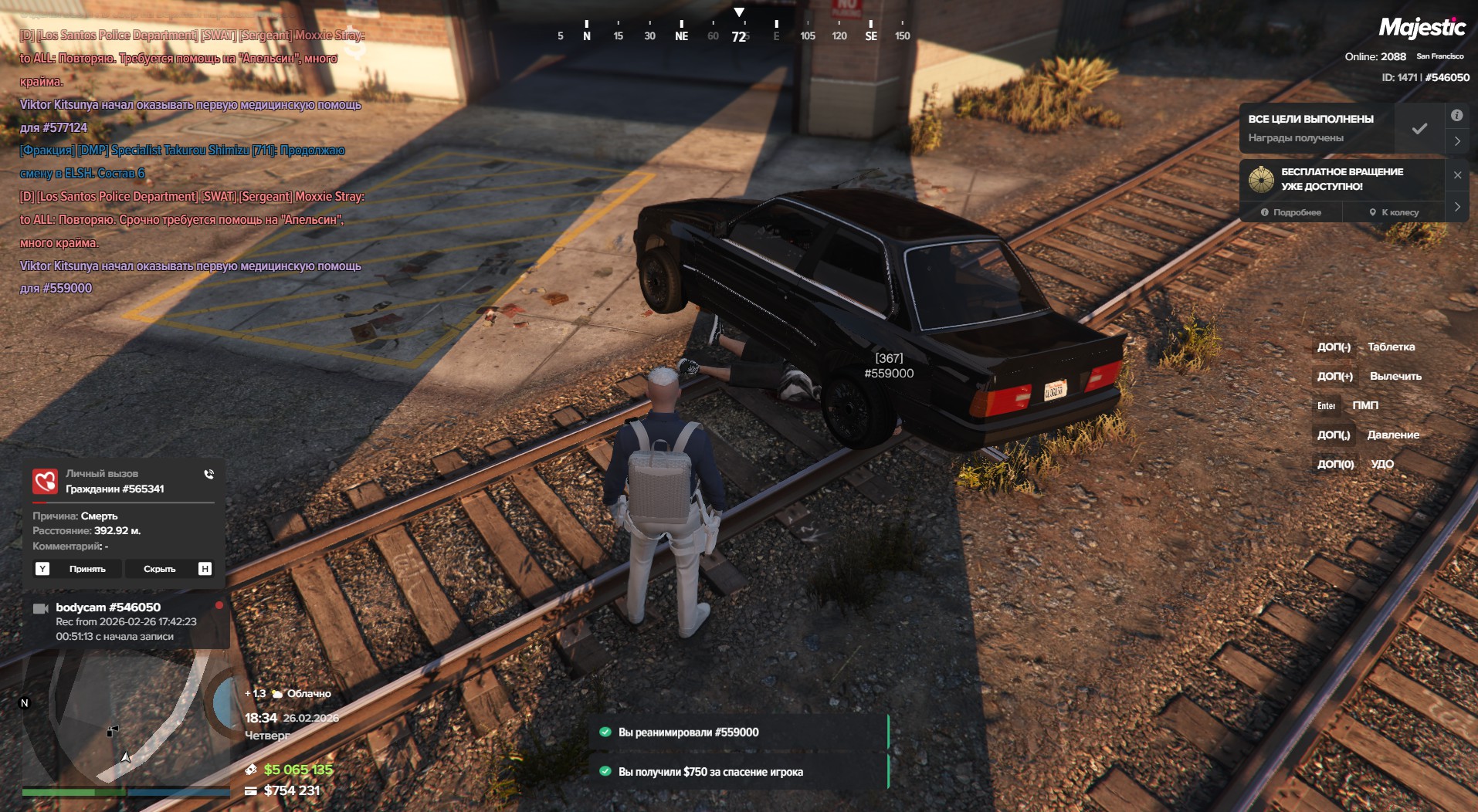The height and width of the screenshot is (812, 1478).
Task: Select the УДО action
Action: pos(1381,465)
